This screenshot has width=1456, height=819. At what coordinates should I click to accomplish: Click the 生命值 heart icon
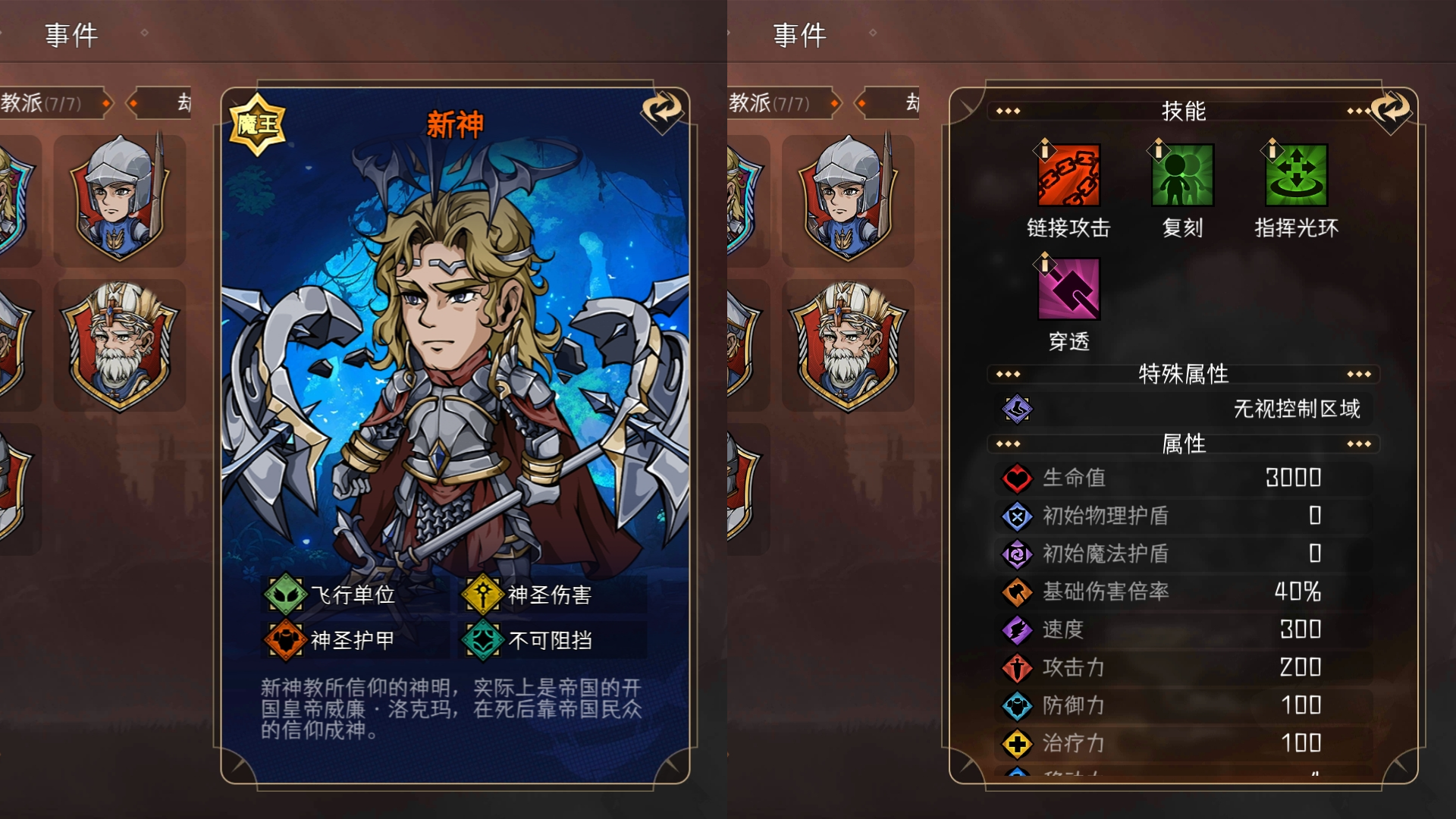click(x=1016, y=478)
